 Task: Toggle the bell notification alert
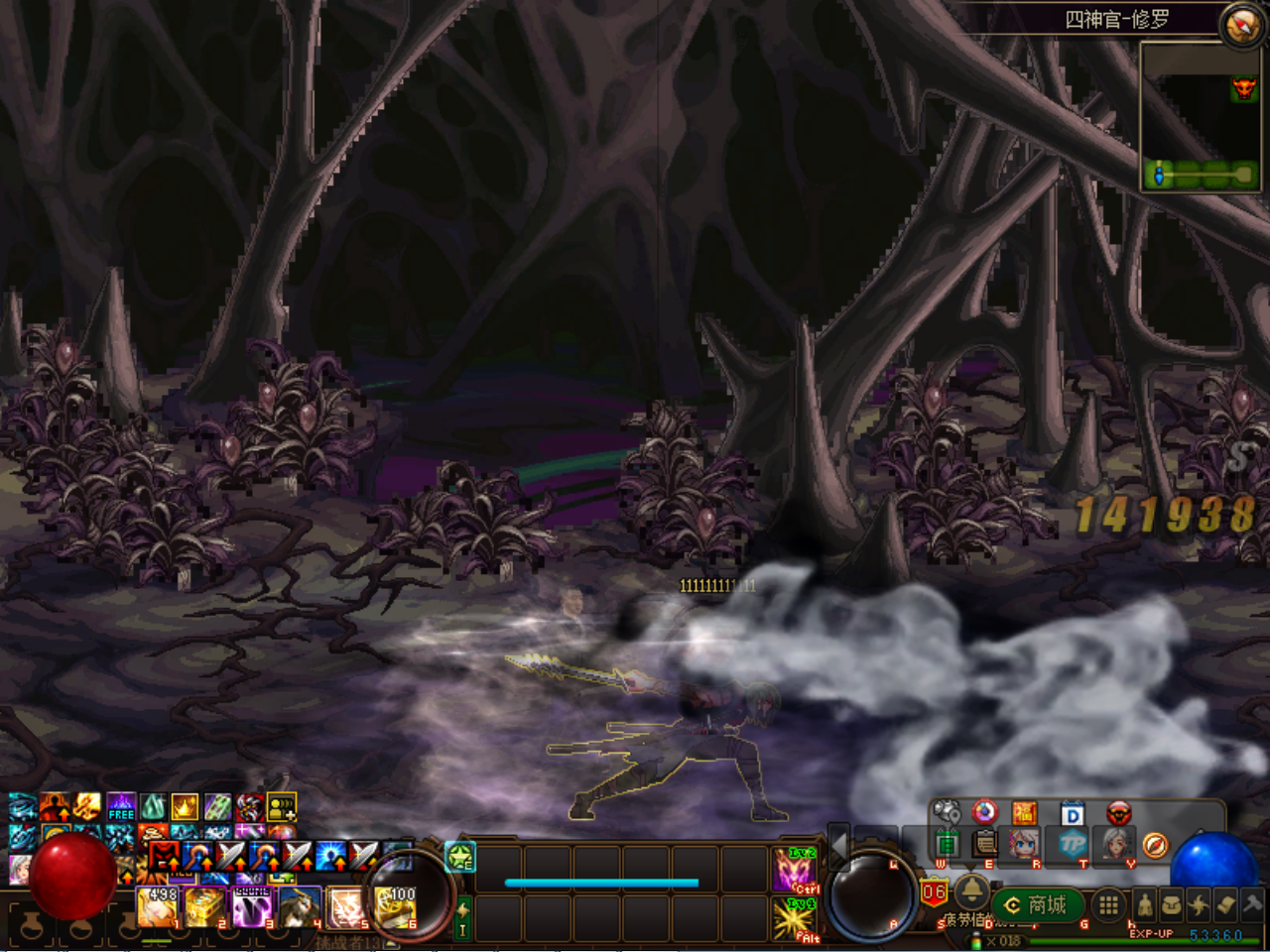972,893
